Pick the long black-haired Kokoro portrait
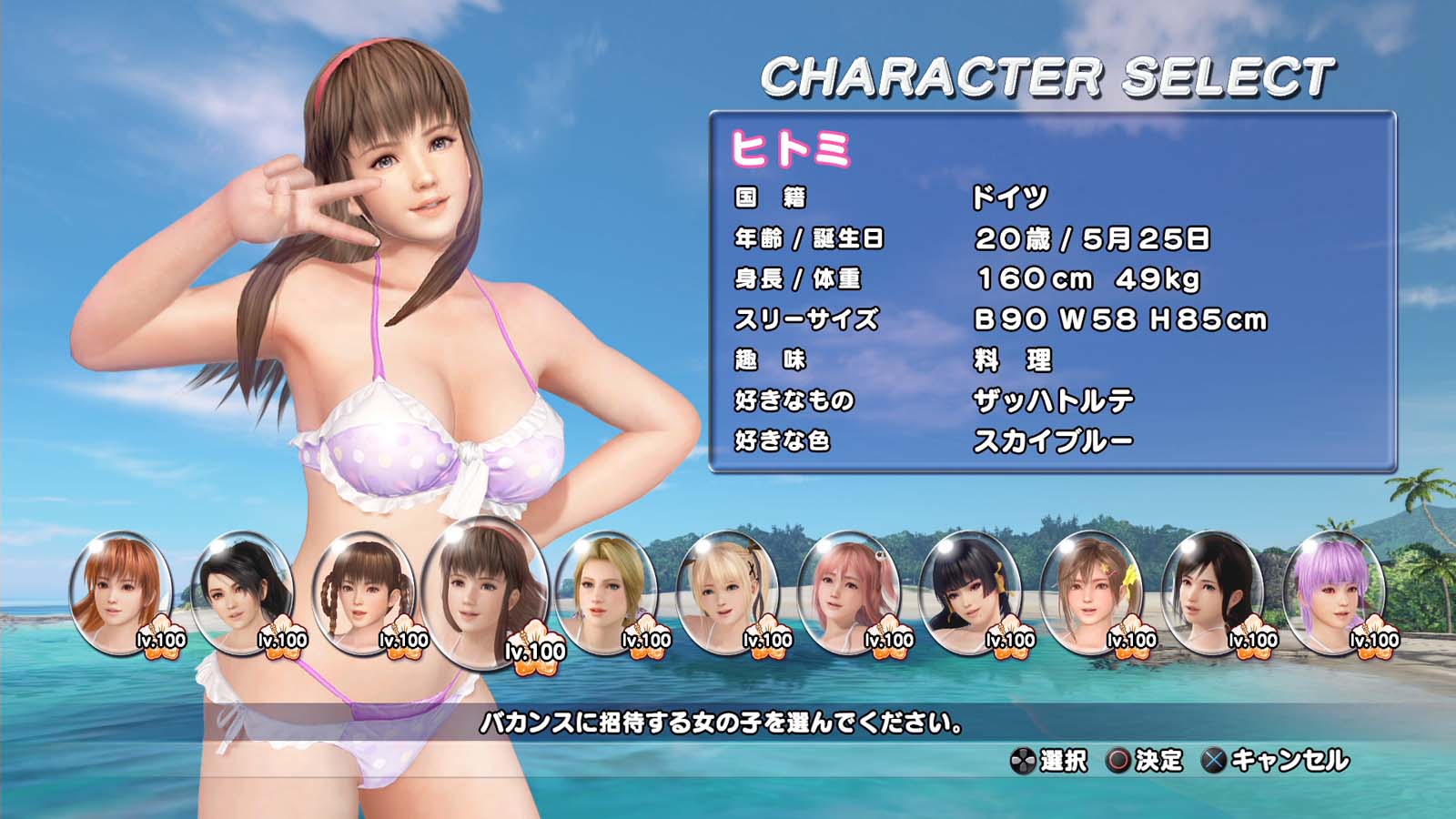Viewport: 1456px width, 819px height. coord(1212,591)
